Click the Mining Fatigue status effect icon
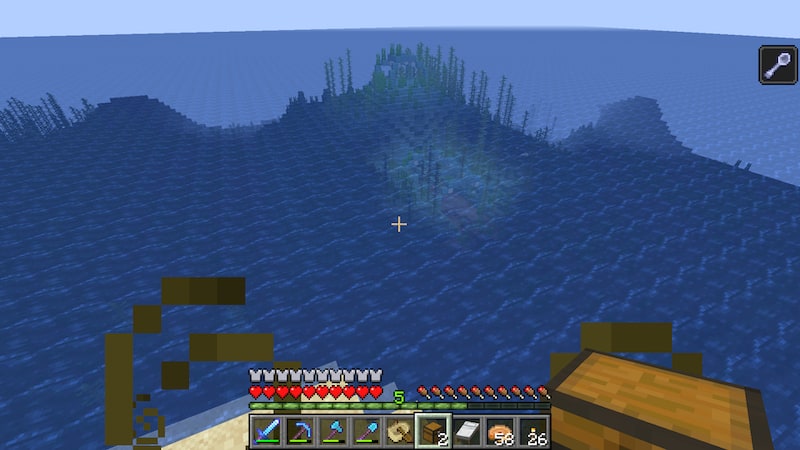Image resolution: width=800 pixels, height=450 pixels. pyautogui.click(x=777, y=66)
